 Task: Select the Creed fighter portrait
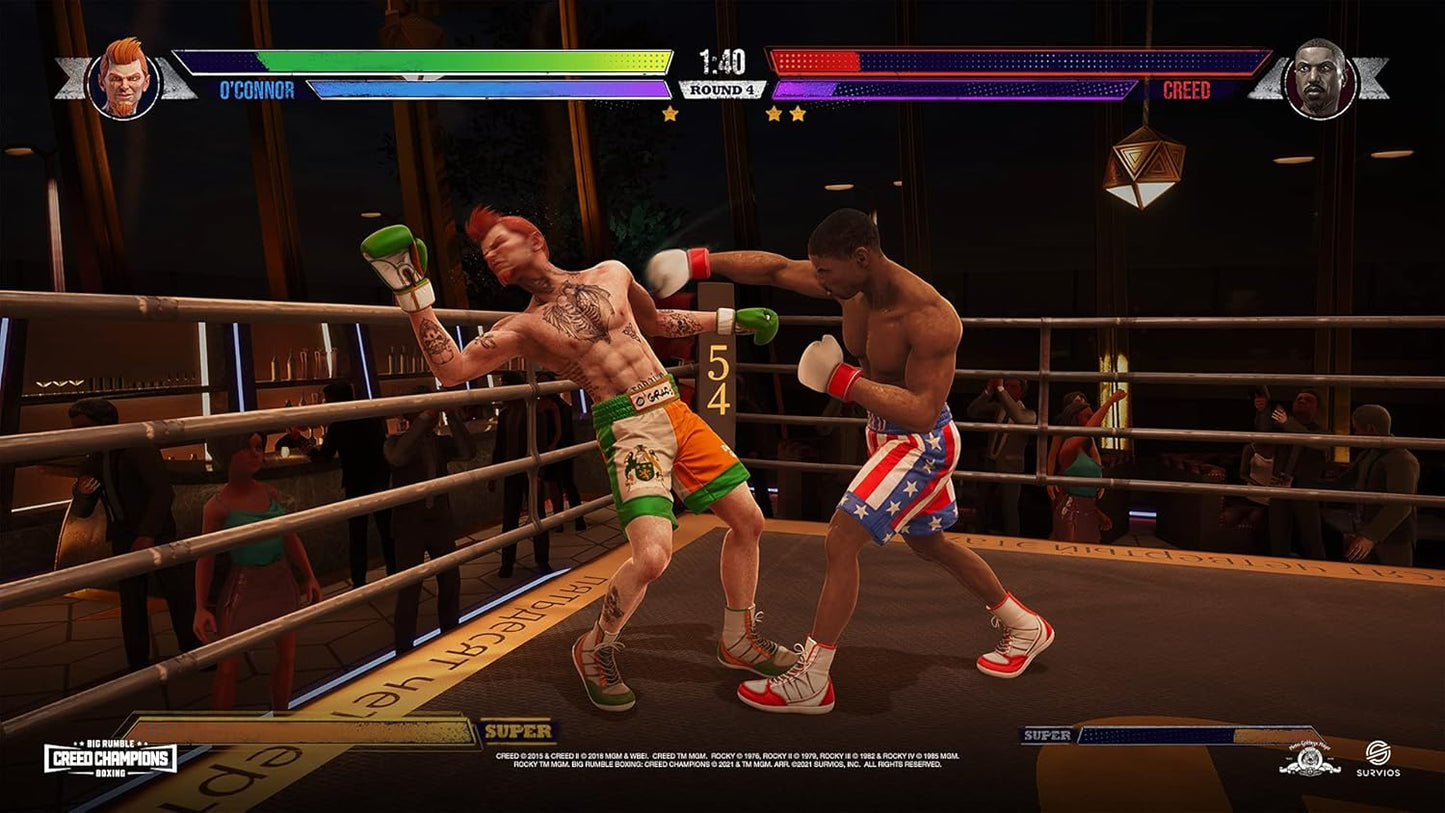[x=1320, y=78]
